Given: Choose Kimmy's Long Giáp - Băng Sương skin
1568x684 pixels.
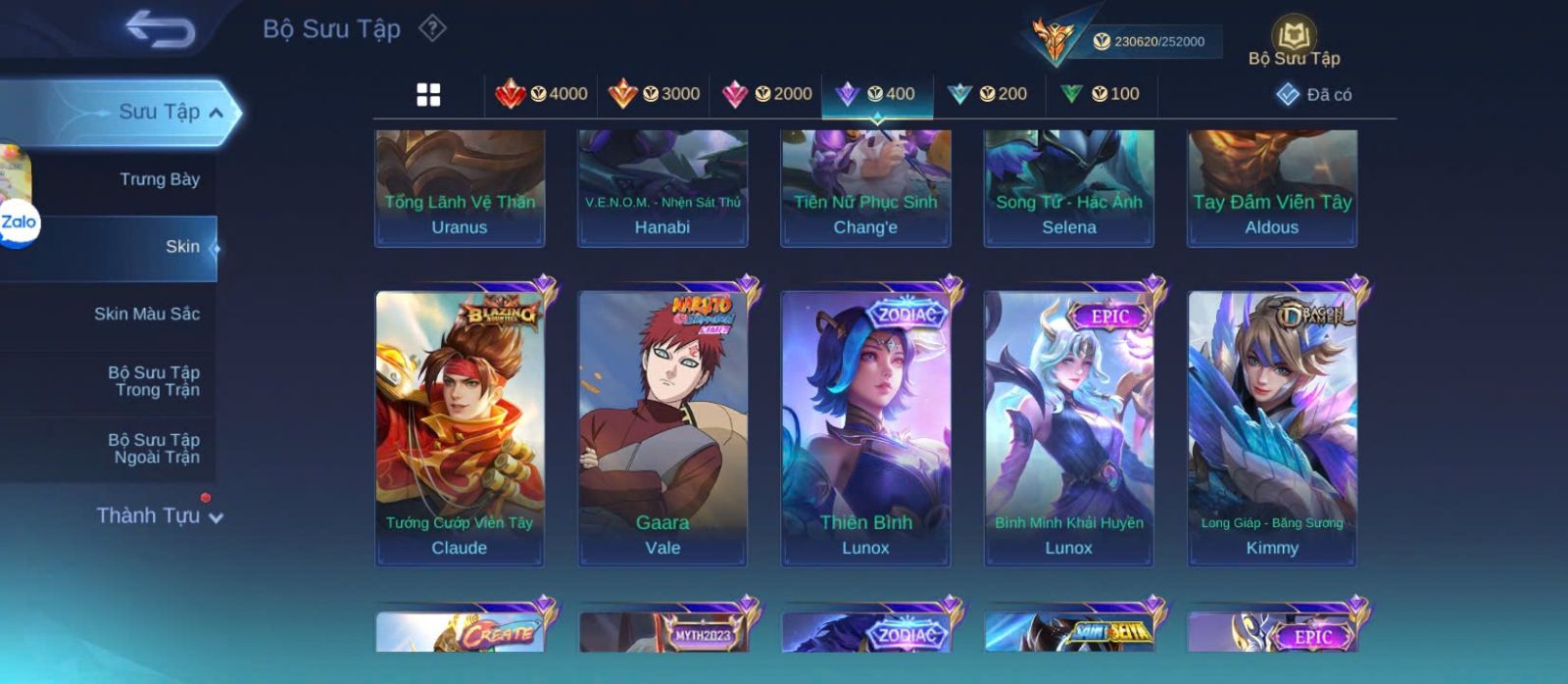Looking at the screenshot, I should pos(1272,427).
